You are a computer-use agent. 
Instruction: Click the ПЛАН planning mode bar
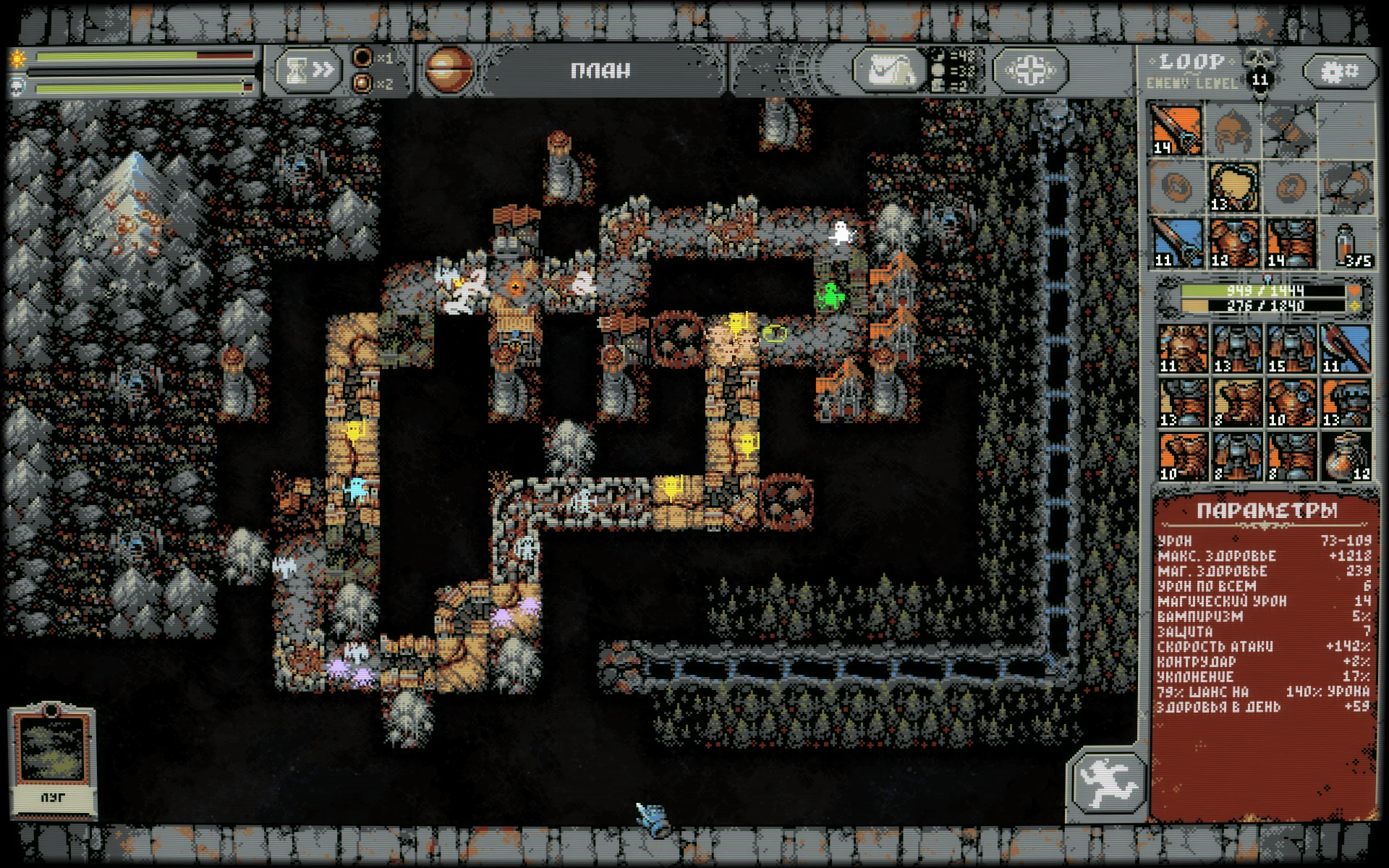point(600,71)
